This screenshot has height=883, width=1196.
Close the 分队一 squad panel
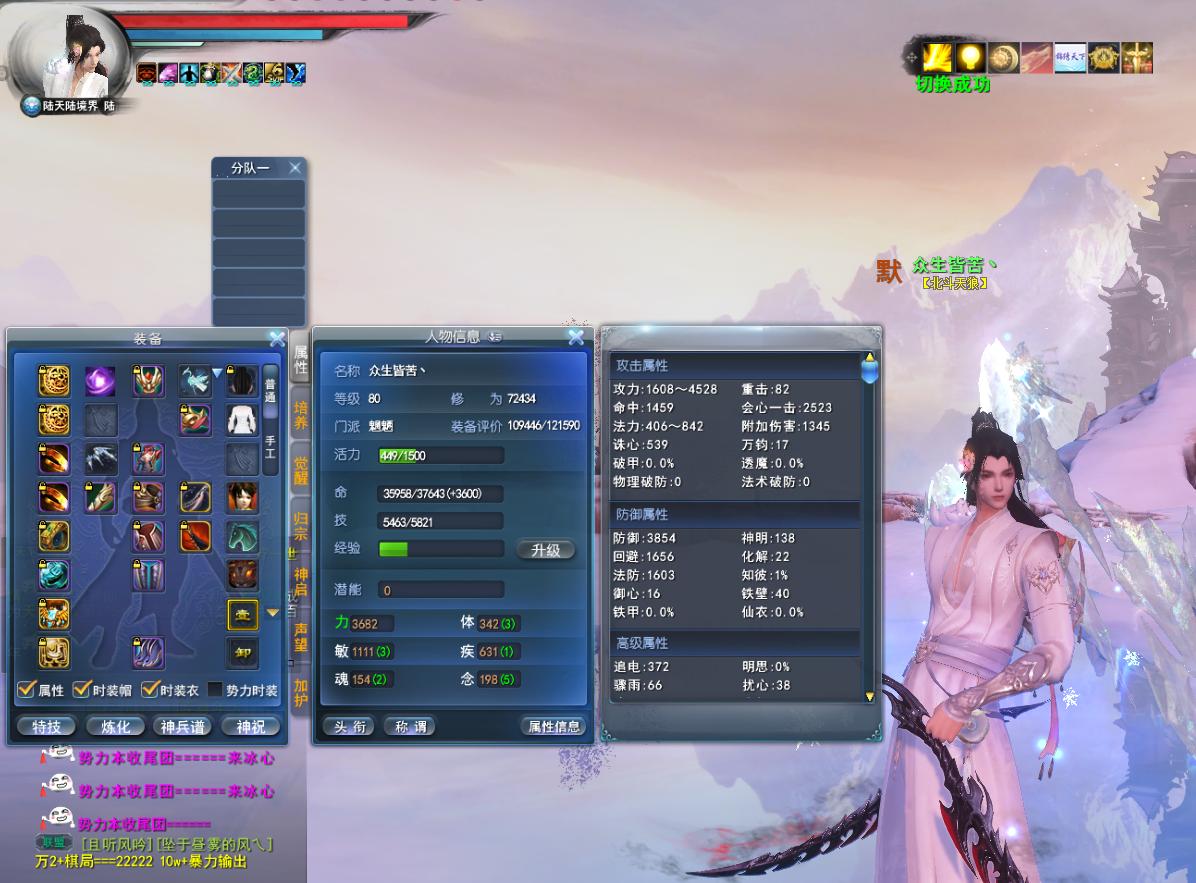(x=294, y=168)
